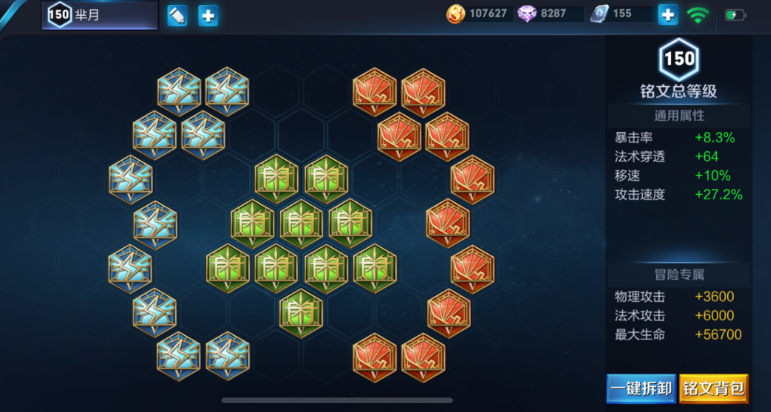
Task: Add a new rune page with the plus button
Action: coord(208,16)
